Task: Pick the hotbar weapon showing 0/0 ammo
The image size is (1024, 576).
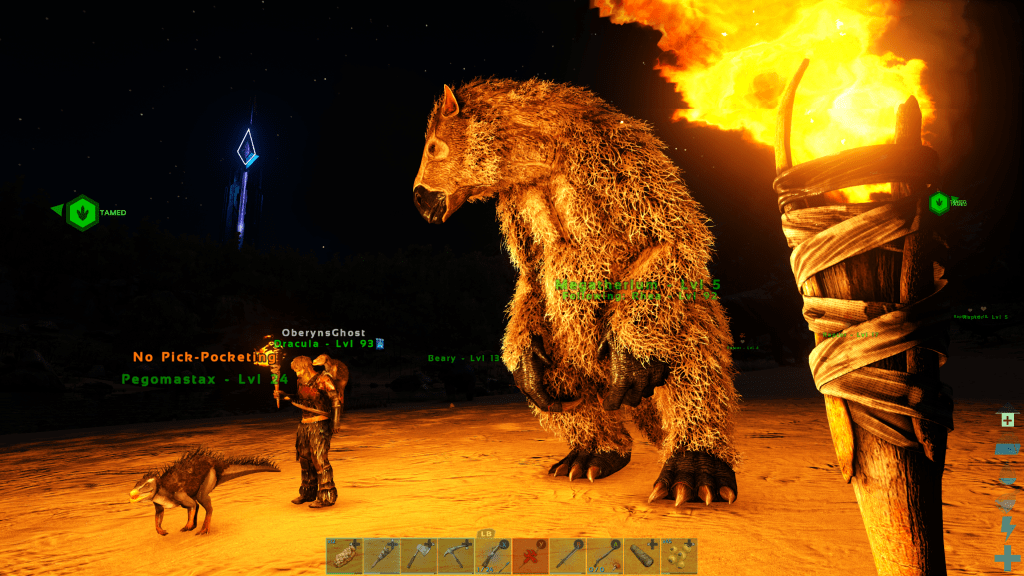Action: click(x=604, y=555)
